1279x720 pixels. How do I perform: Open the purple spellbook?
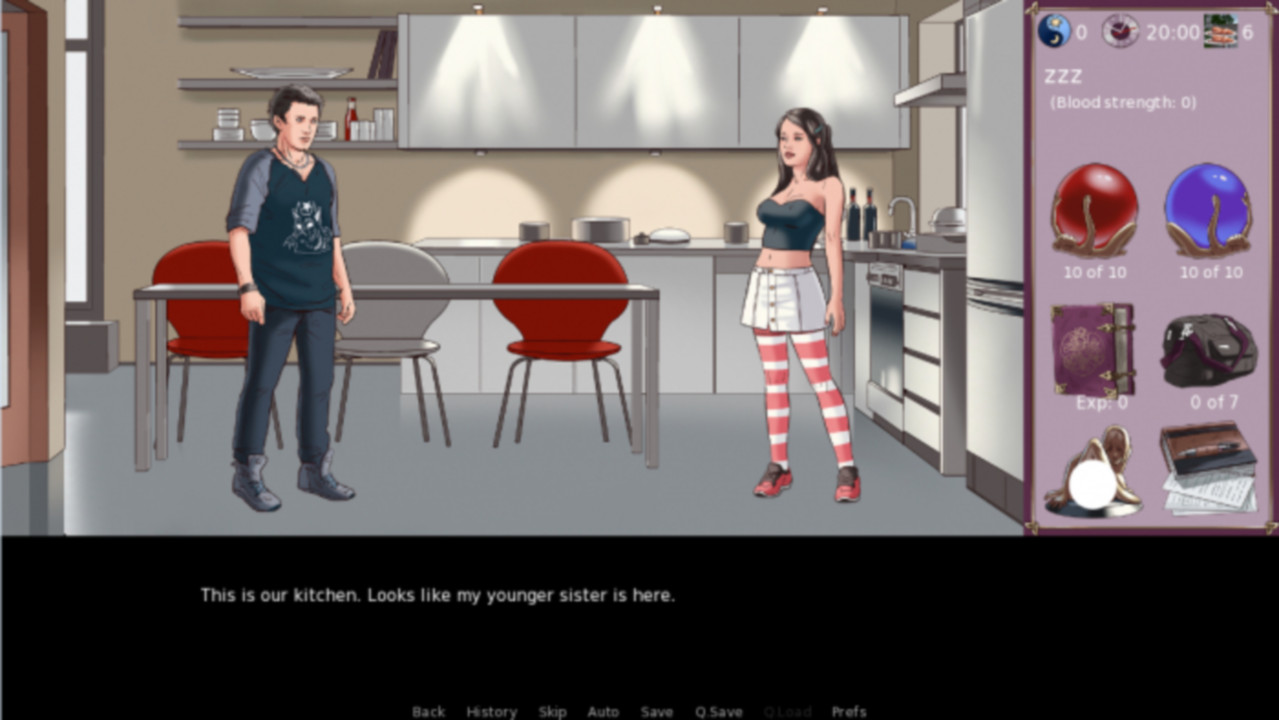(1092, 350)
